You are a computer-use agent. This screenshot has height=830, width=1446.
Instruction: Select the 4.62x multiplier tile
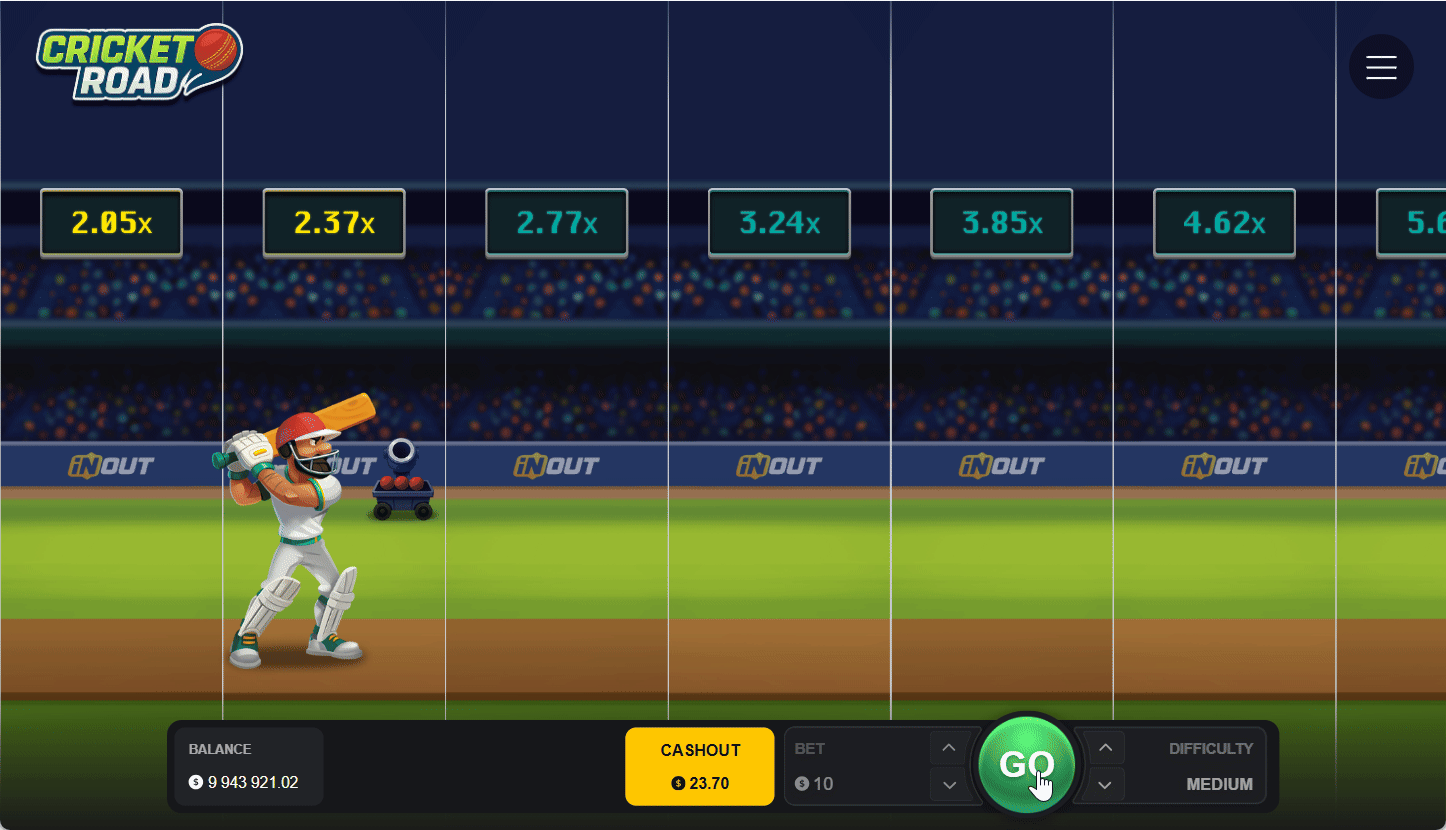click(1224, 222)
